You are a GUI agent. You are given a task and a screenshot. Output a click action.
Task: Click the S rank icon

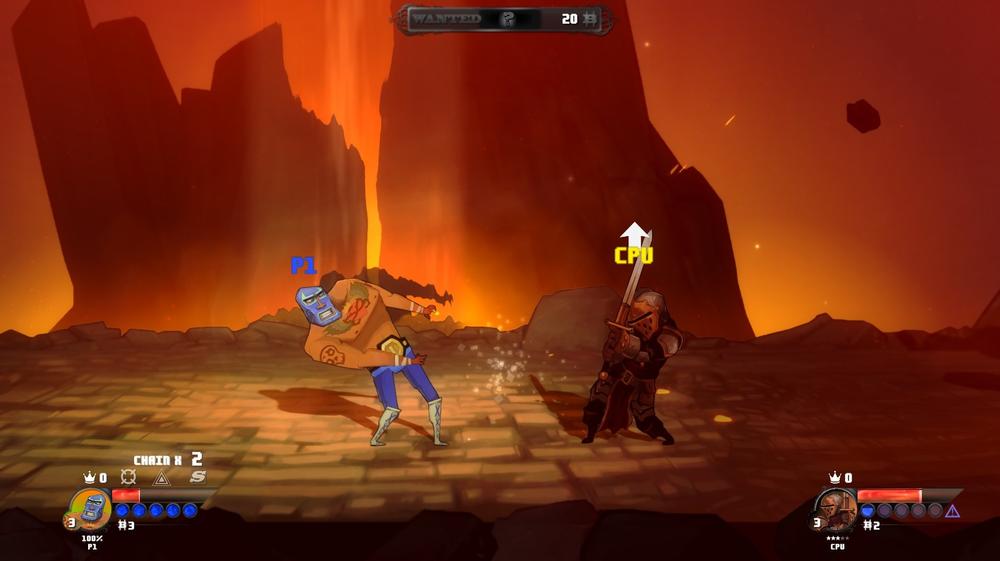coord(198,478)
